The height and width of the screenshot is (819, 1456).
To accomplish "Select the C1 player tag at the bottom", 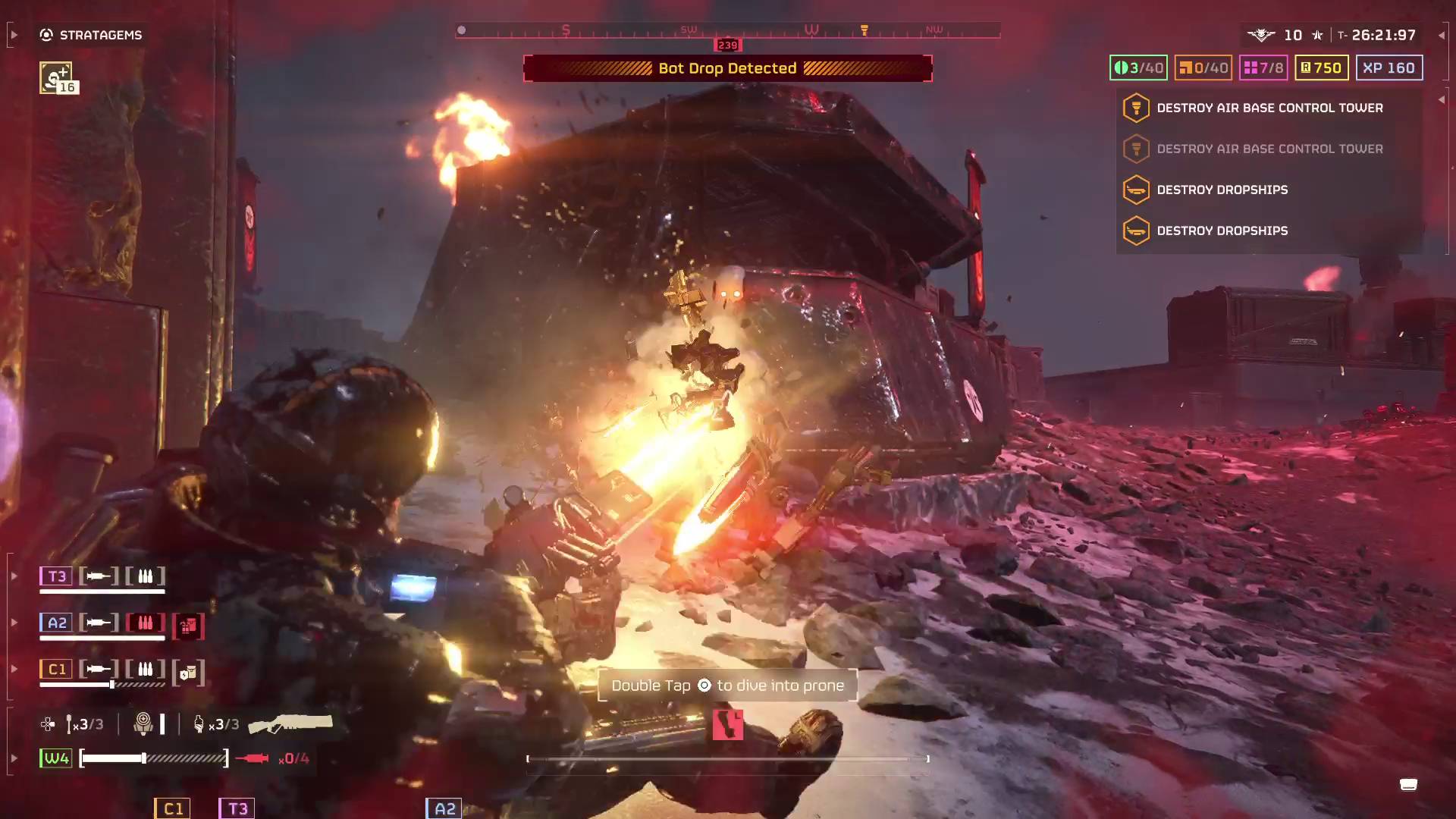I will point(172,808).
